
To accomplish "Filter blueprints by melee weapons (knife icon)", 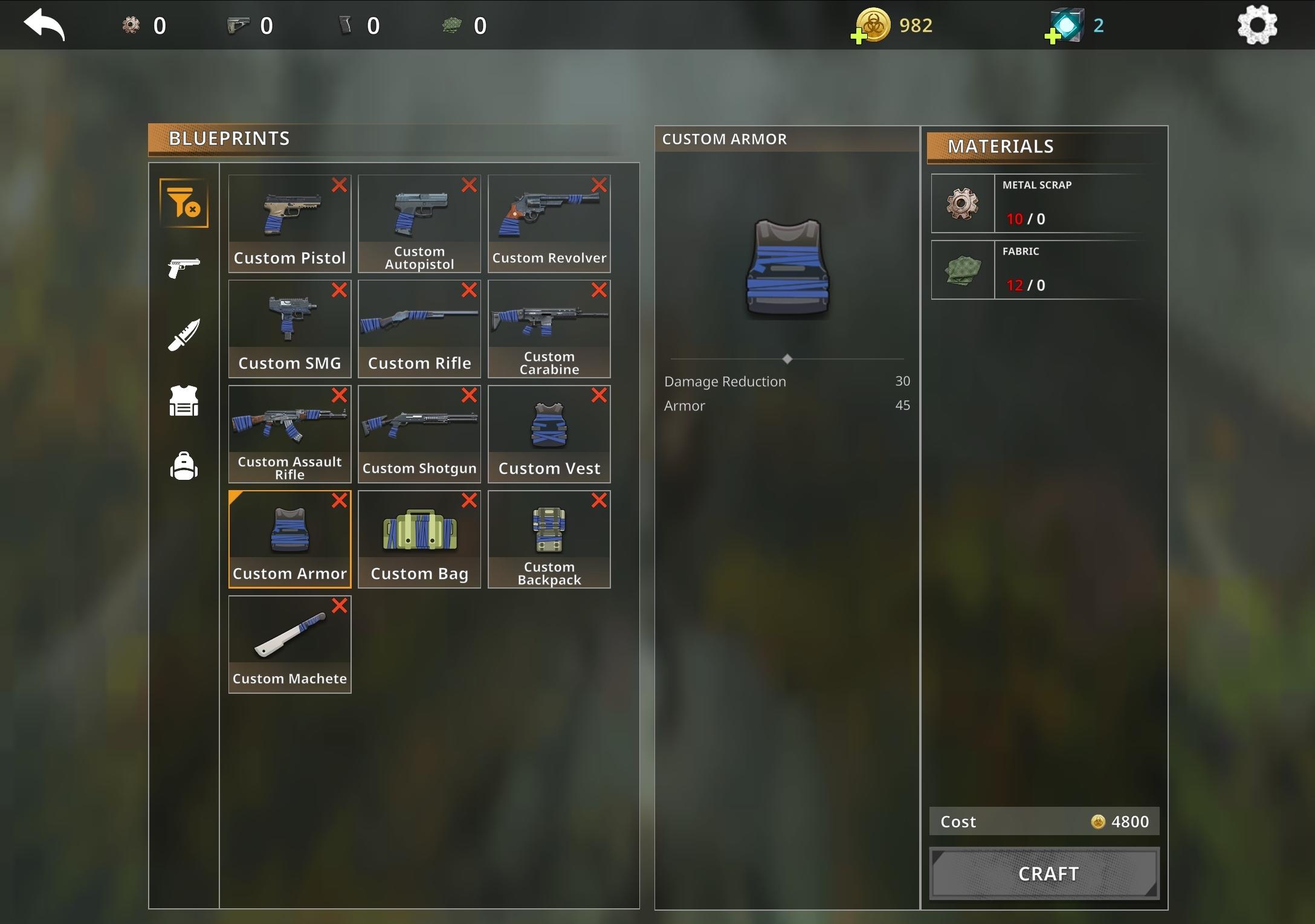I will point(183,335).
